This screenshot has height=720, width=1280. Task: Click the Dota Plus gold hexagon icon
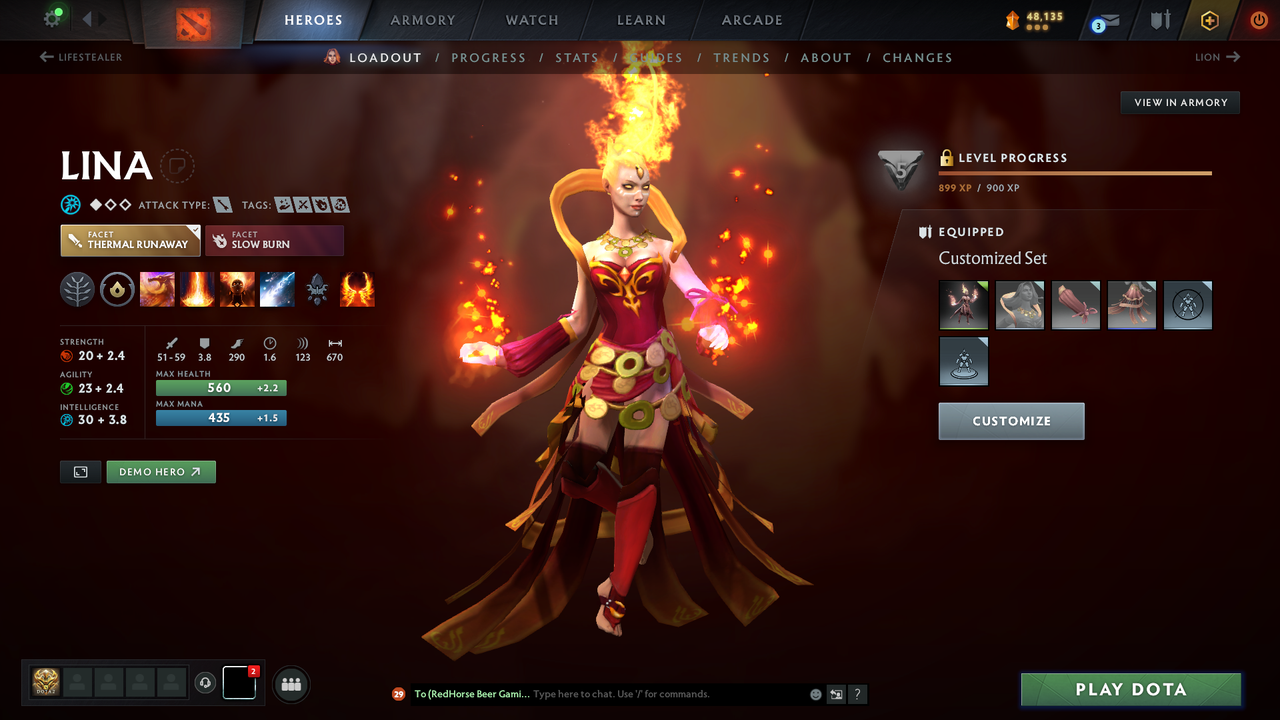[x=1209, y=19]
